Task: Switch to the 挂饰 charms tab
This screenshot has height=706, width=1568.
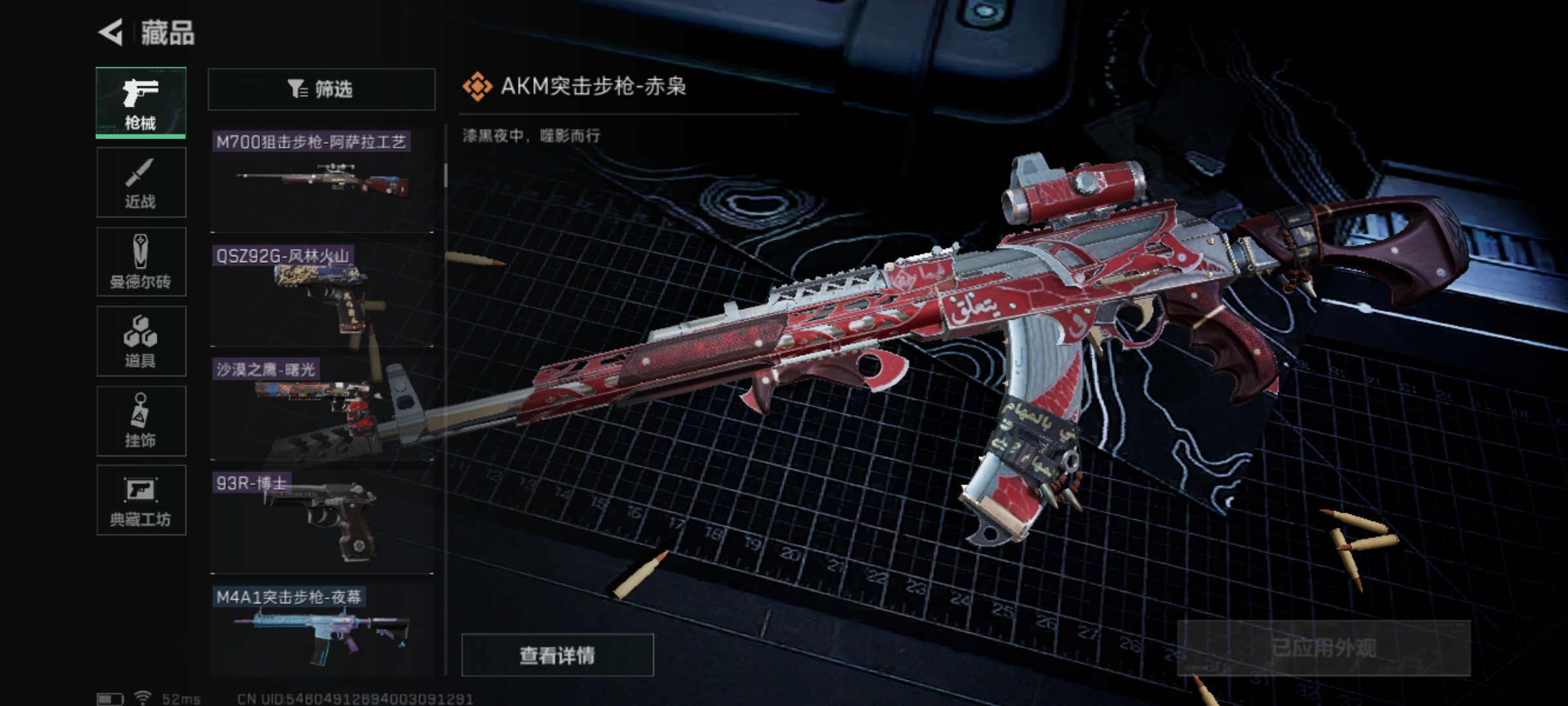Action: coord(141,421)
